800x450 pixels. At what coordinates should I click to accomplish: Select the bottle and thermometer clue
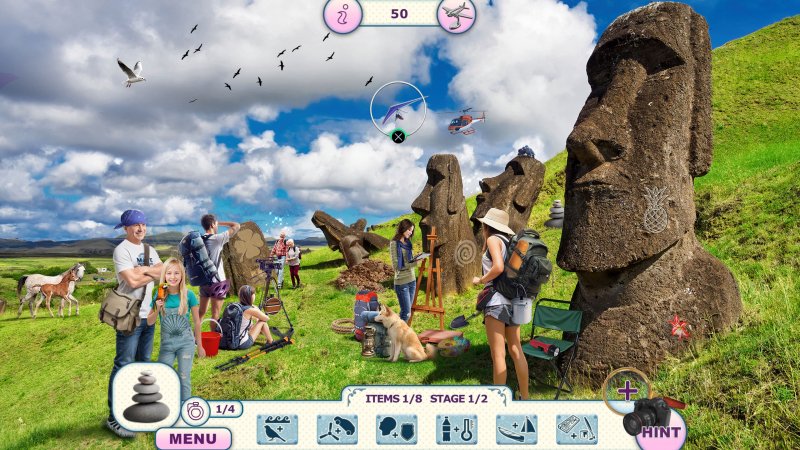[457, 429]
